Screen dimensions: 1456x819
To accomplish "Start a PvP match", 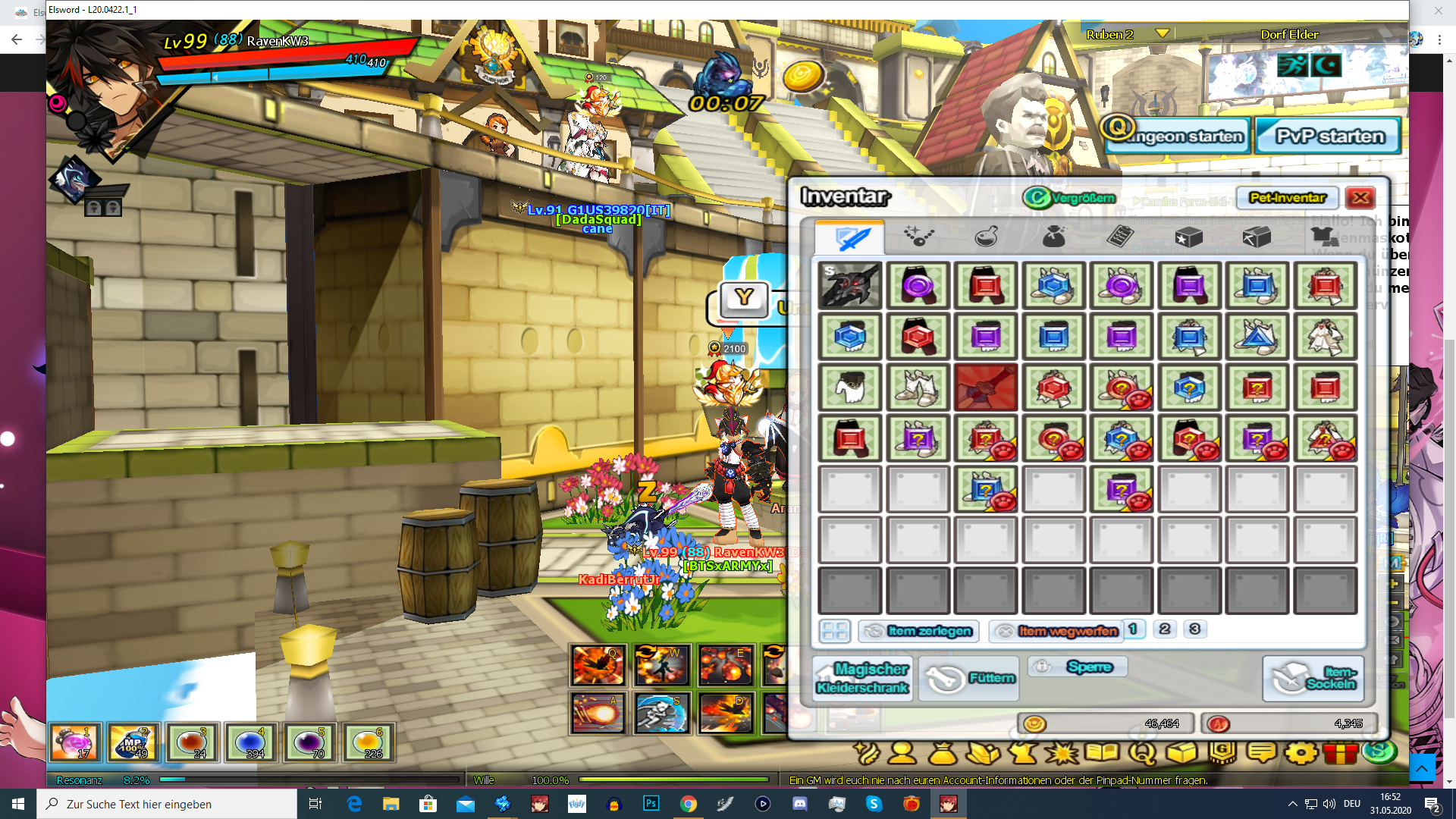I will pyautogui.click(x=1329, y=136).
